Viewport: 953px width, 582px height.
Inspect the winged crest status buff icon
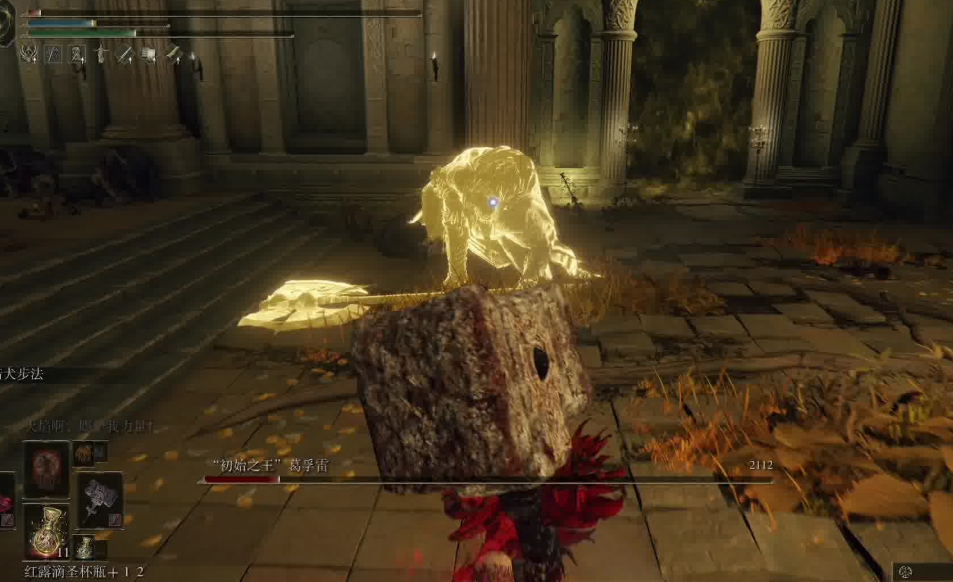coord(29,54)
